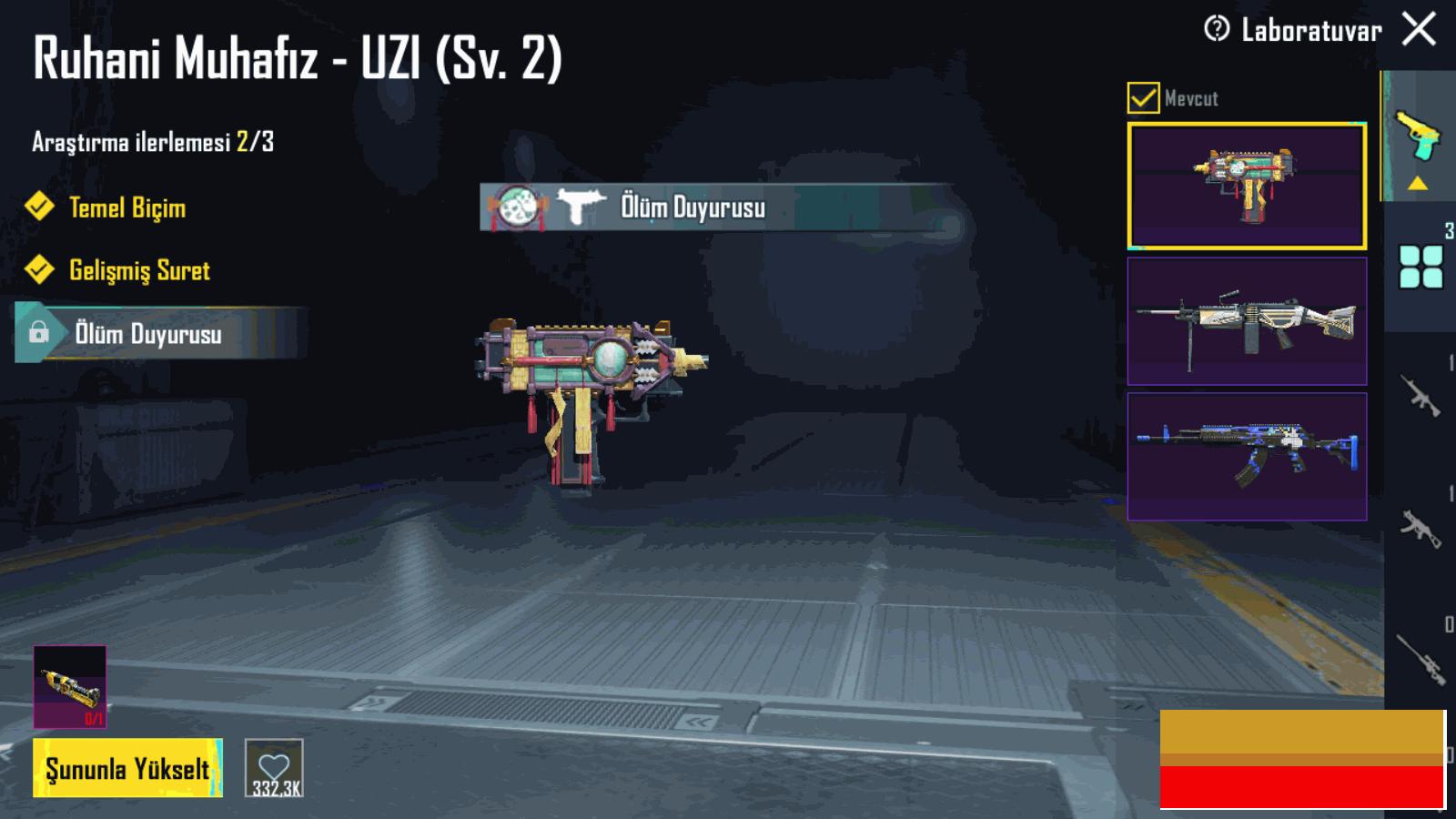Image resolution: width=1456 pixels, height=819 pixels.
Task: Pick the blue assault rifle skin thumbnail
Action: (1247, 456)
